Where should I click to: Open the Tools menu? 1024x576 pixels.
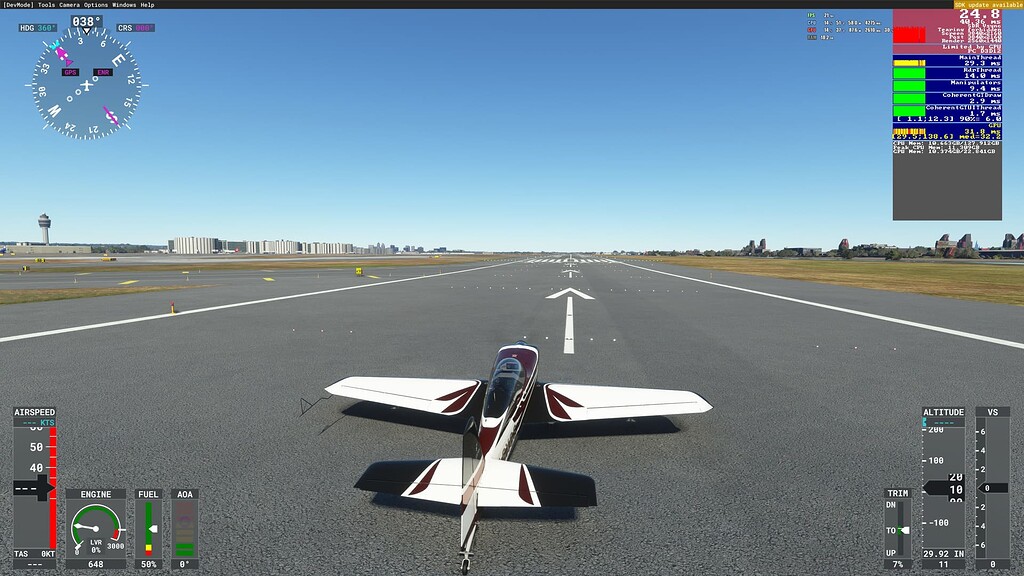46,4
